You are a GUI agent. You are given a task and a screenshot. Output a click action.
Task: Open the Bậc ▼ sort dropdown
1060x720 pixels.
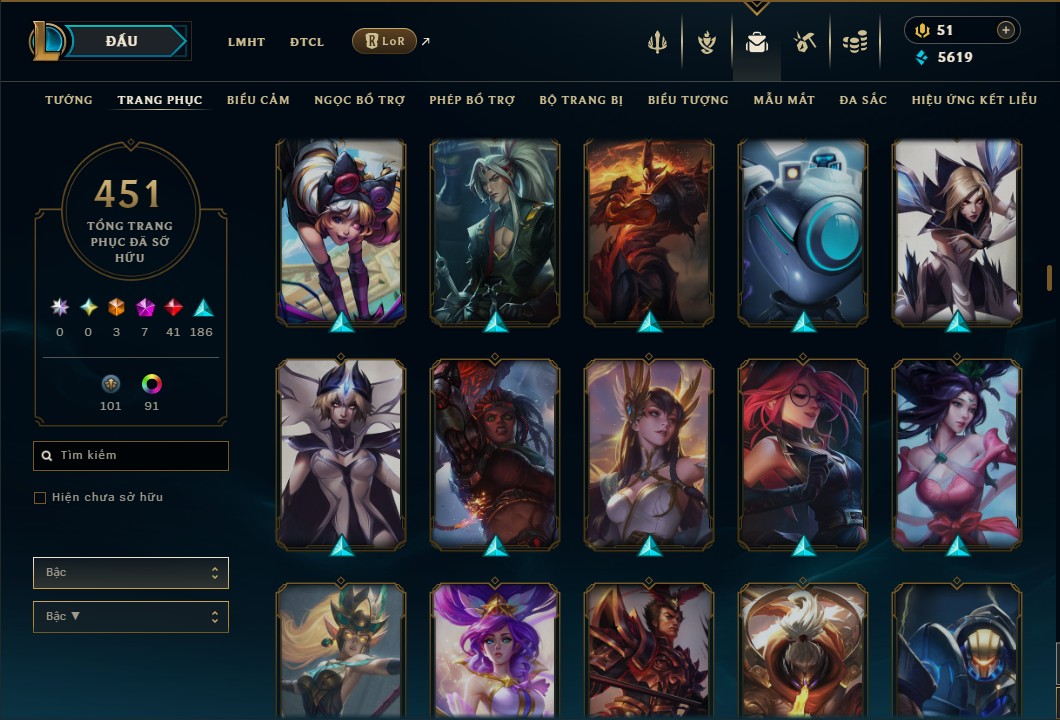coord(131,616)
